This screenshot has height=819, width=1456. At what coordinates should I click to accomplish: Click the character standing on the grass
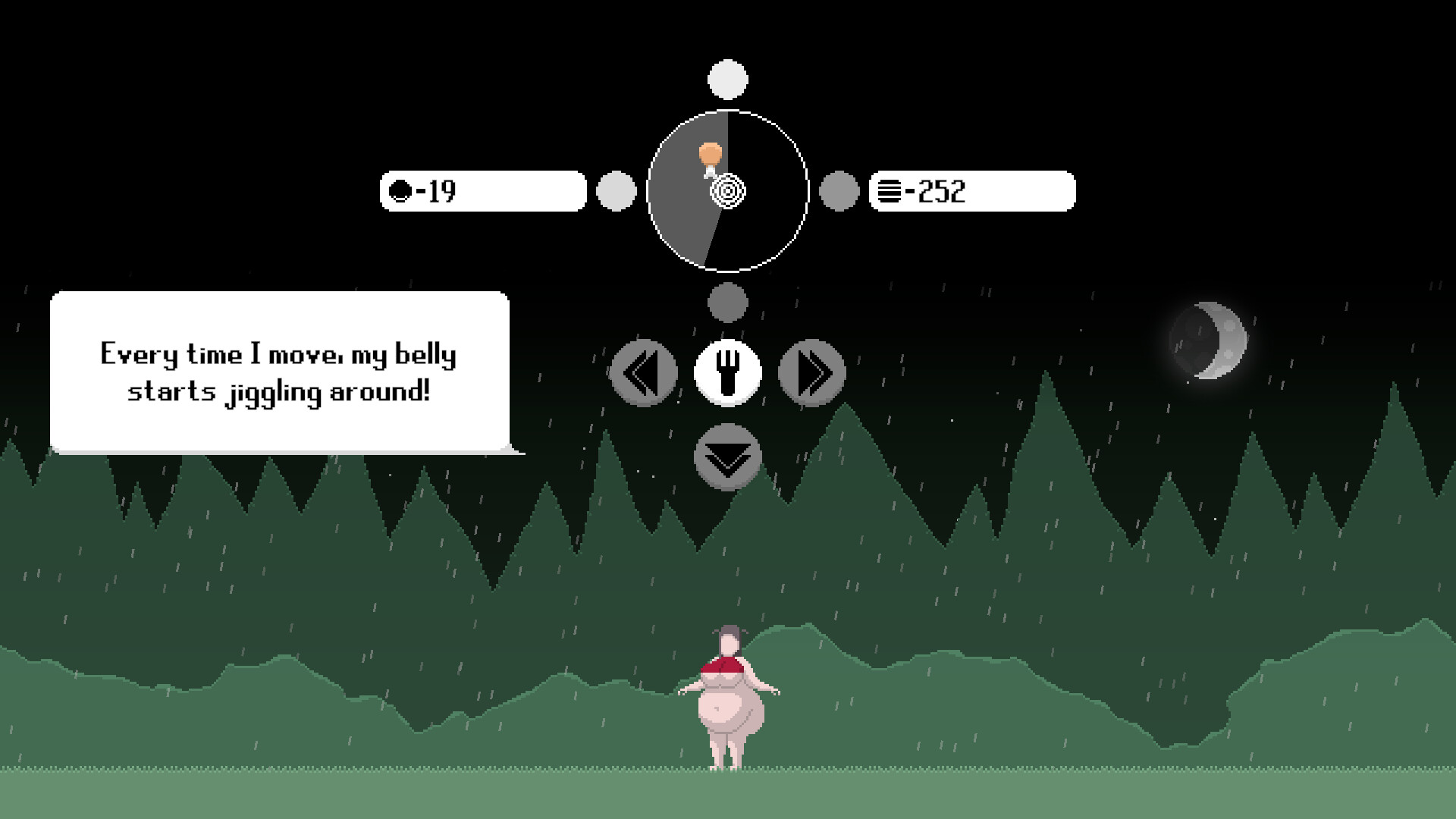coord(728,705)
